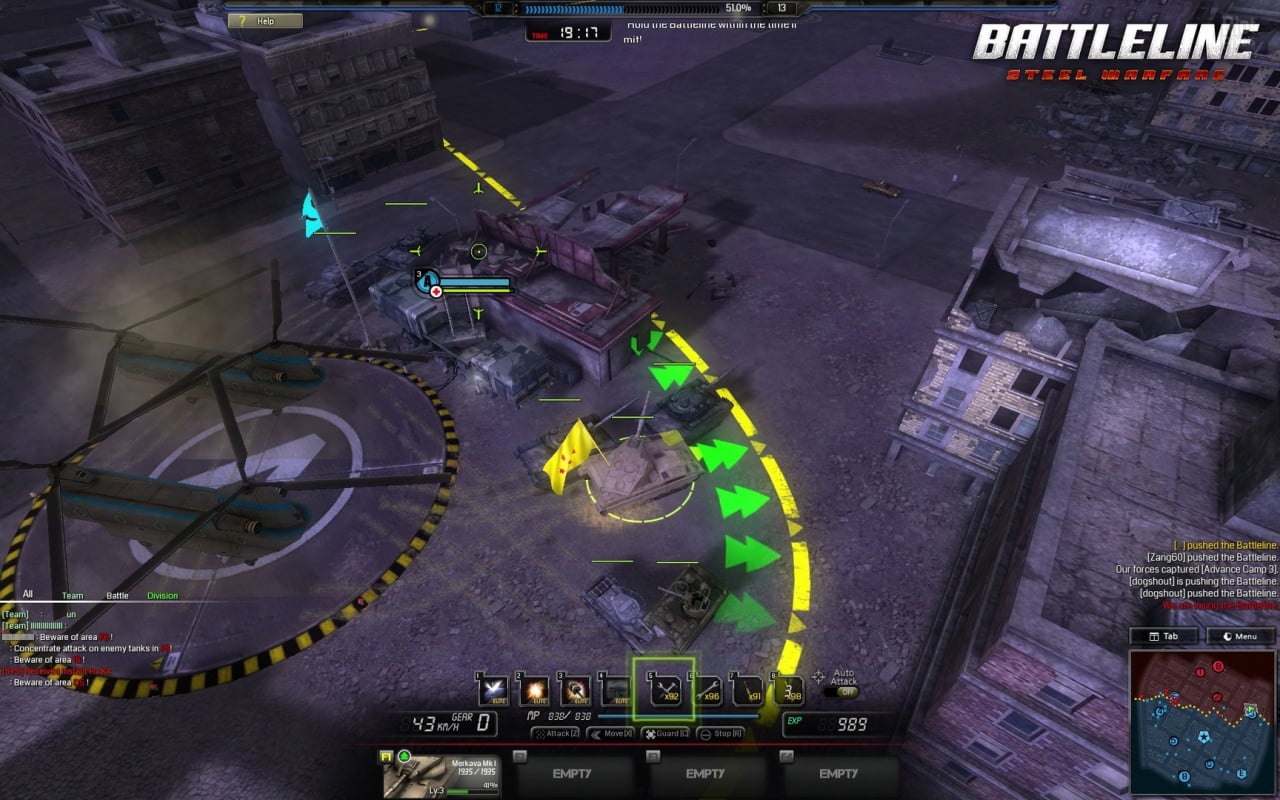Issue the Guard command
This screenshot has width=1280, height=800.
(665, 734)
